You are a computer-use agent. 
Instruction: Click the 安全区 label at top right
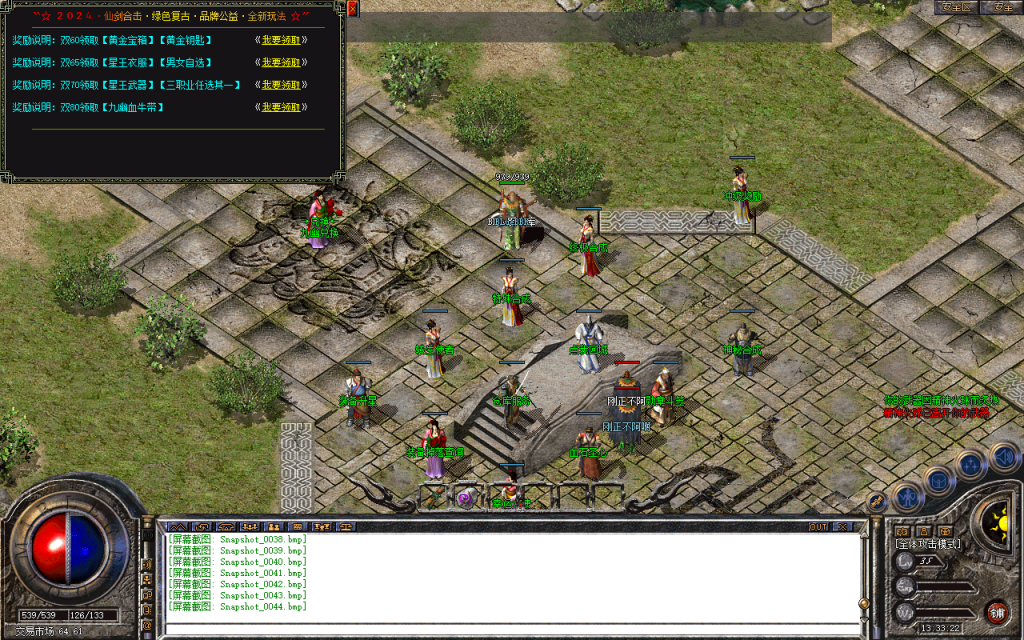pyautogui.click(x=956, y=7)
